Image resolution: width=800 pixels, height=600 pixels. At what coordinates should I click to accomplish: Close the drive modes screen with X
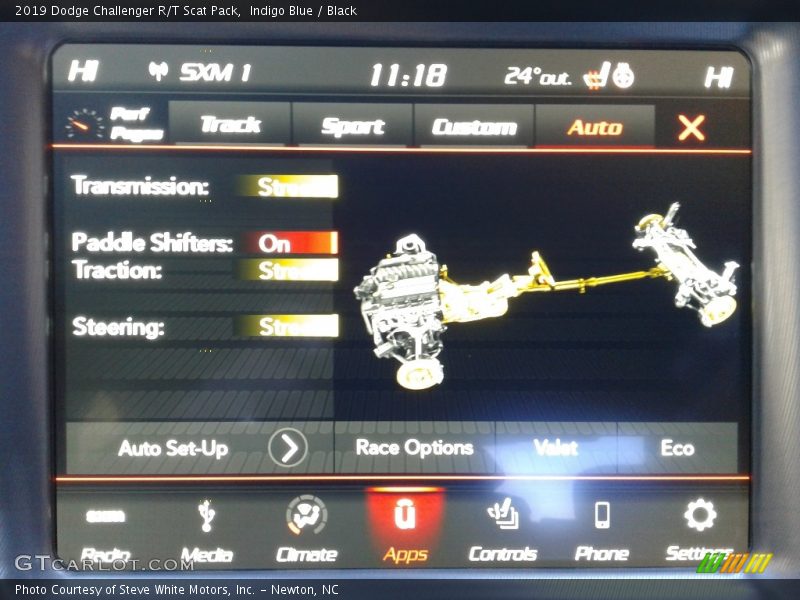pos(691,127)
